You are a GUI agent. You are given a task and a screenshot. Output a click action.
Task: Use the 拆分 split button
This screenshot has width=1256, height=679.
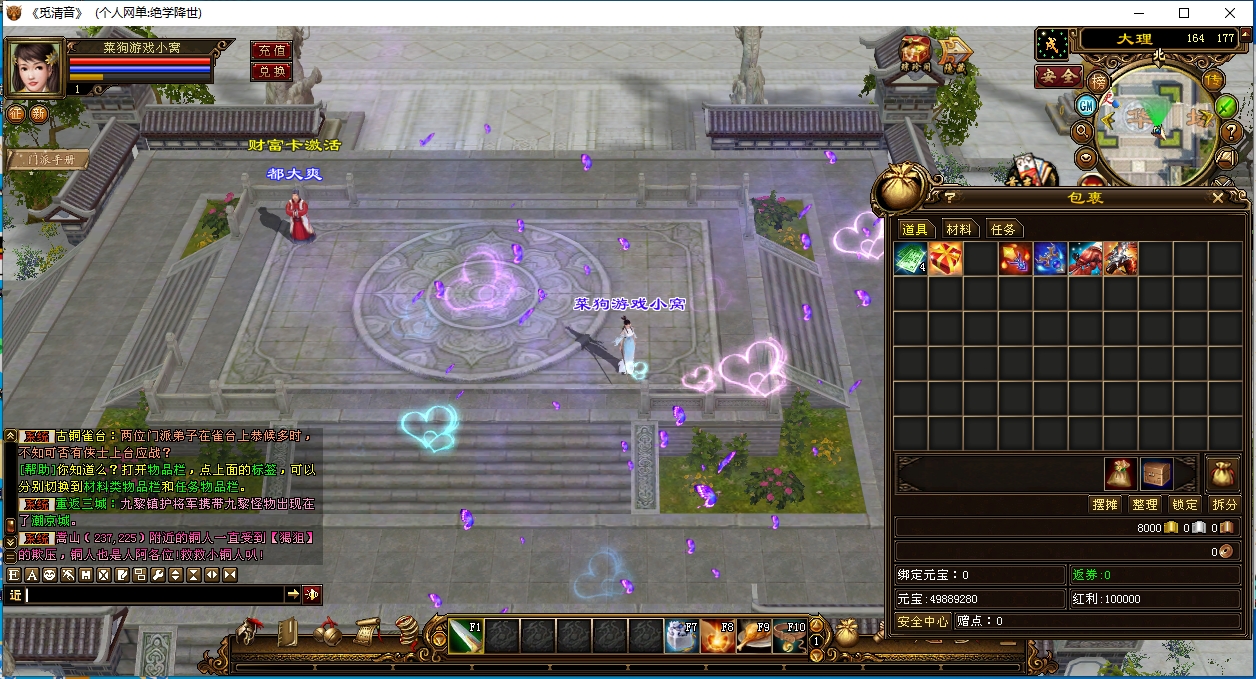click(1224, 505)
